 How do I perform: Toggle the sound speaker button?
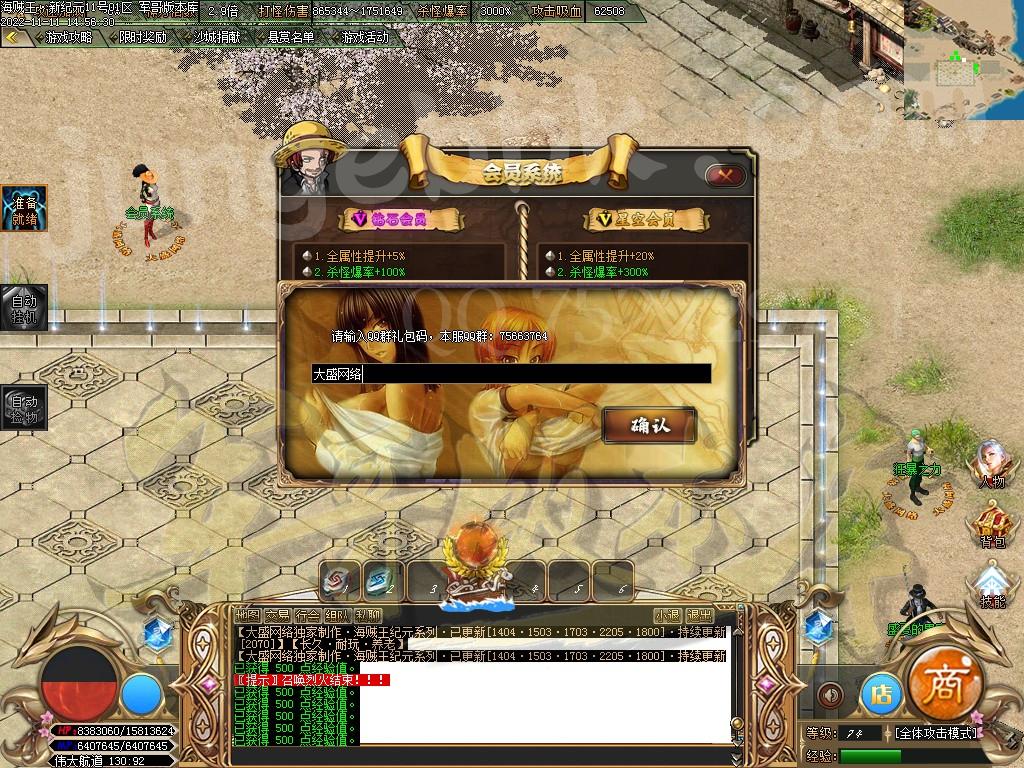pos(829,694)
